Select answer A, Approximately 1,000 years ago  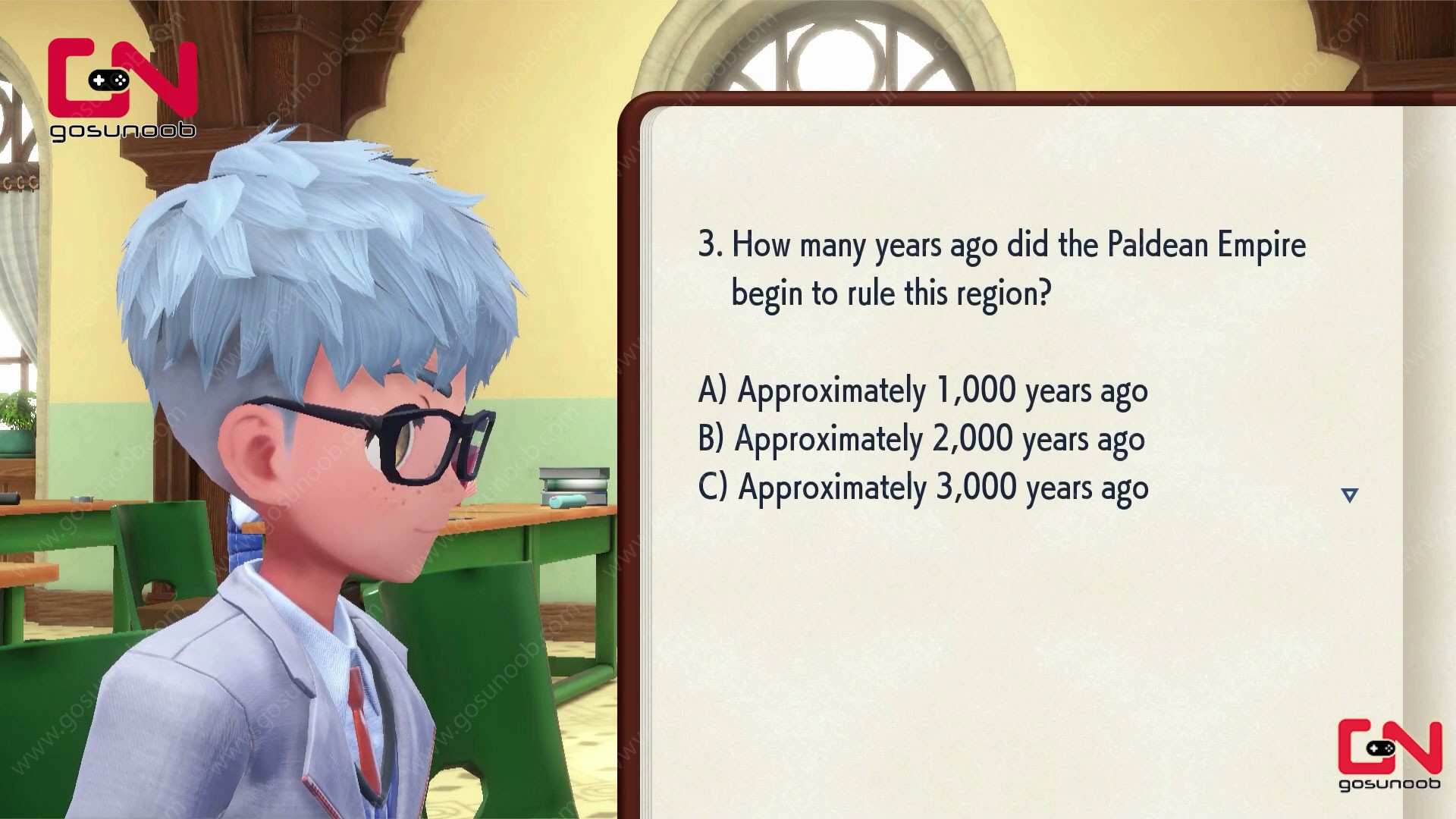(924, 390)
